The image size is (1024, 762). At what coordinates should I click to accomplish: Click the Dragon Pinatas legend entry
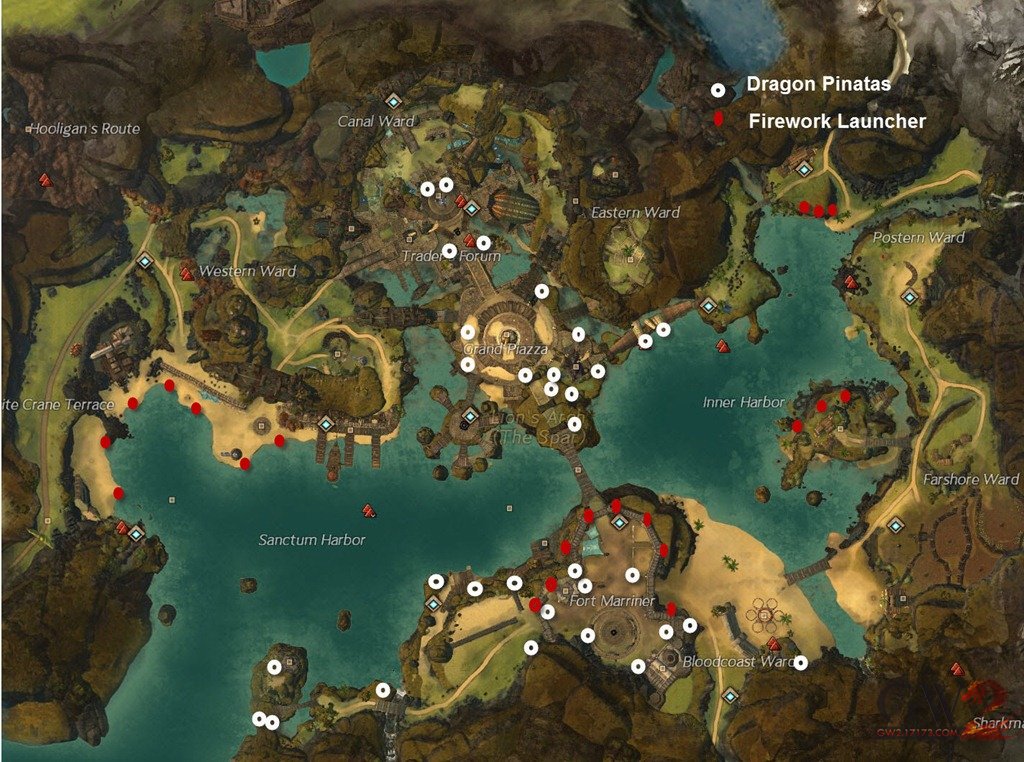(818, 86)
